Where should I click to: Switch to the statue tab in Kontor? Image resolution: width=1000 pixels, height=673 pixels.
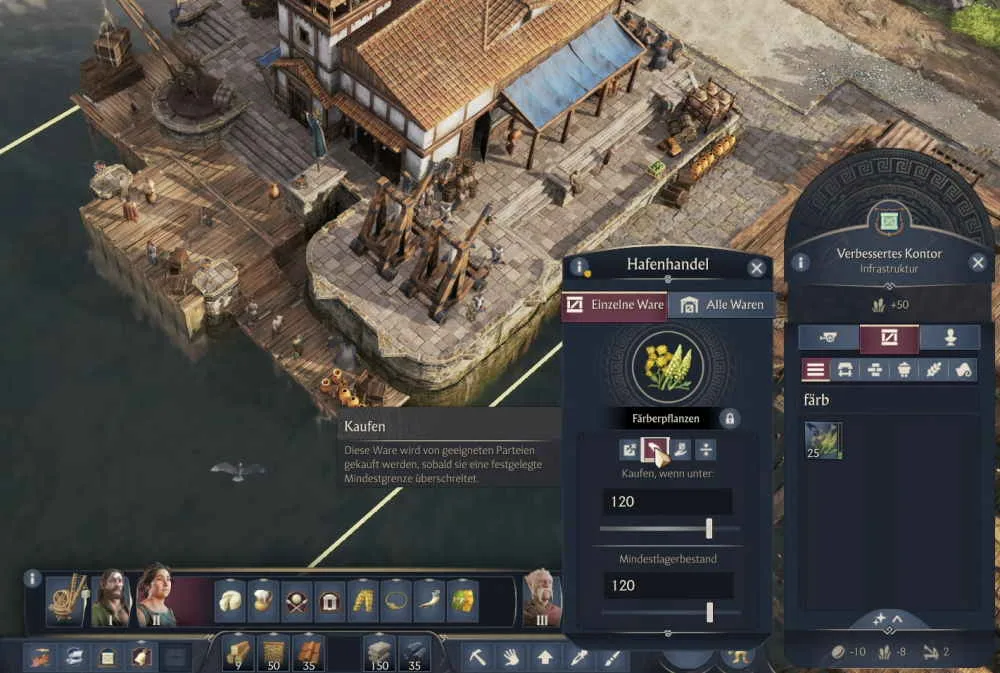click(949, 338)
